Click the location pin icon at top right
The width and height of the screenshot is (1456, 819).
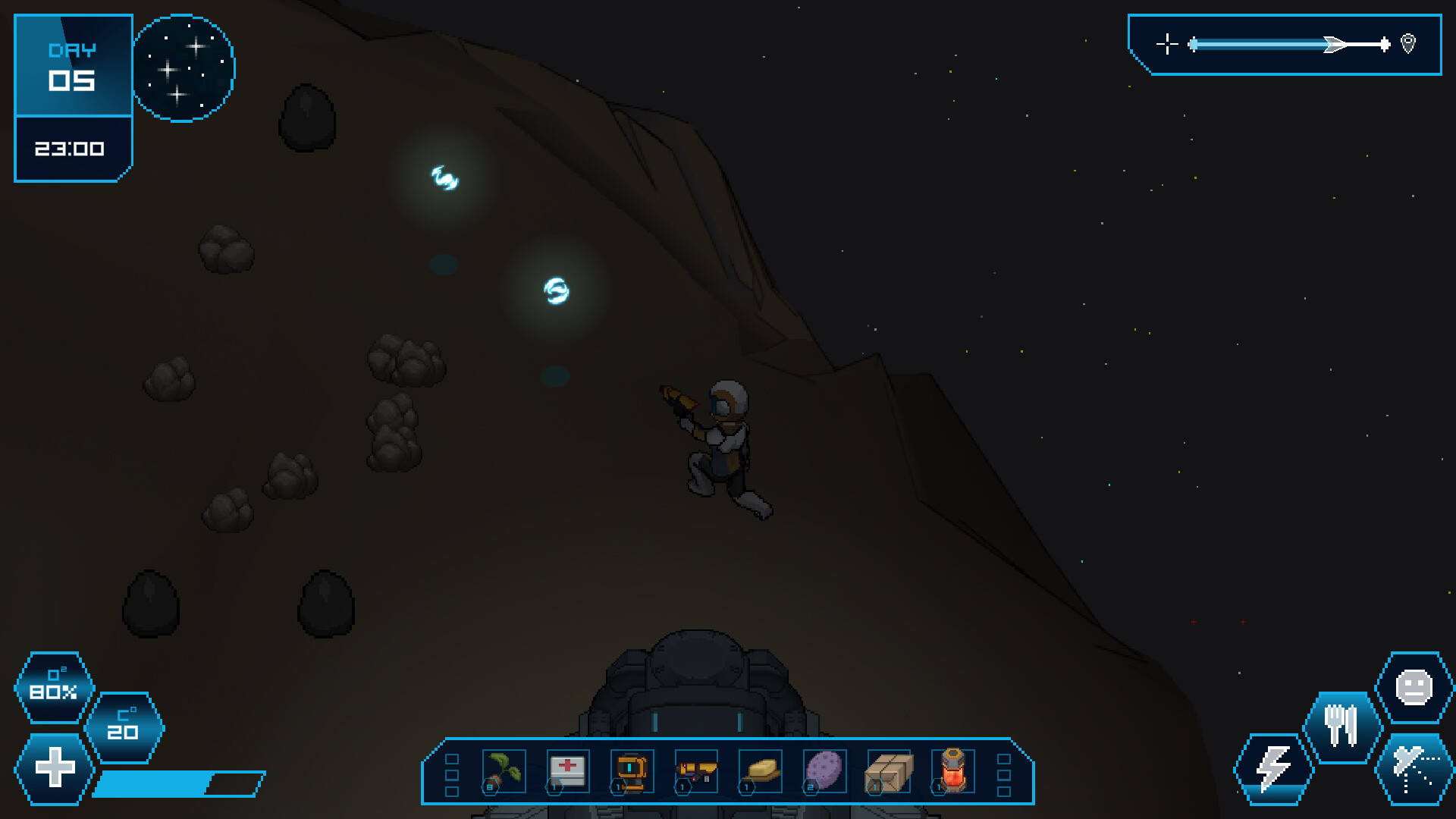click(1408, 44)
